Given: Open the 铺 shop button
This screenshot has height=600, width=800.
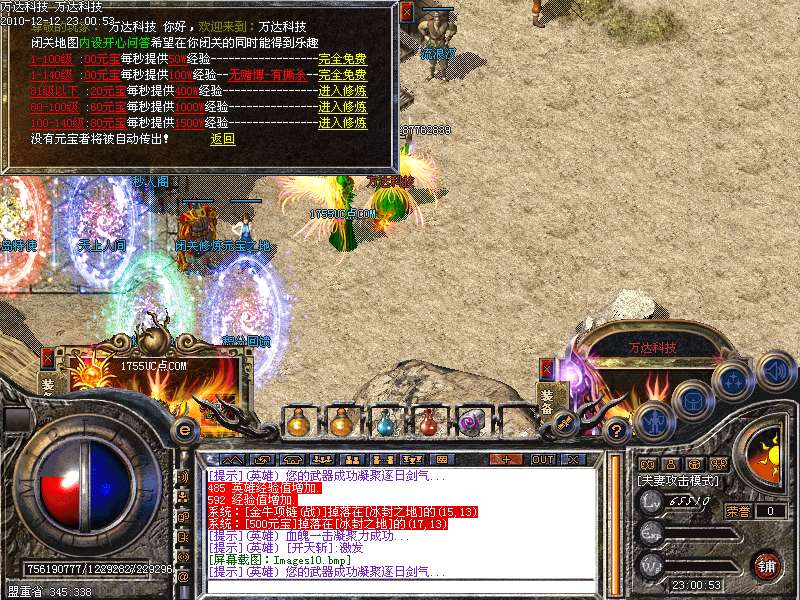Looking at the screenshot, I should point(767,564).
